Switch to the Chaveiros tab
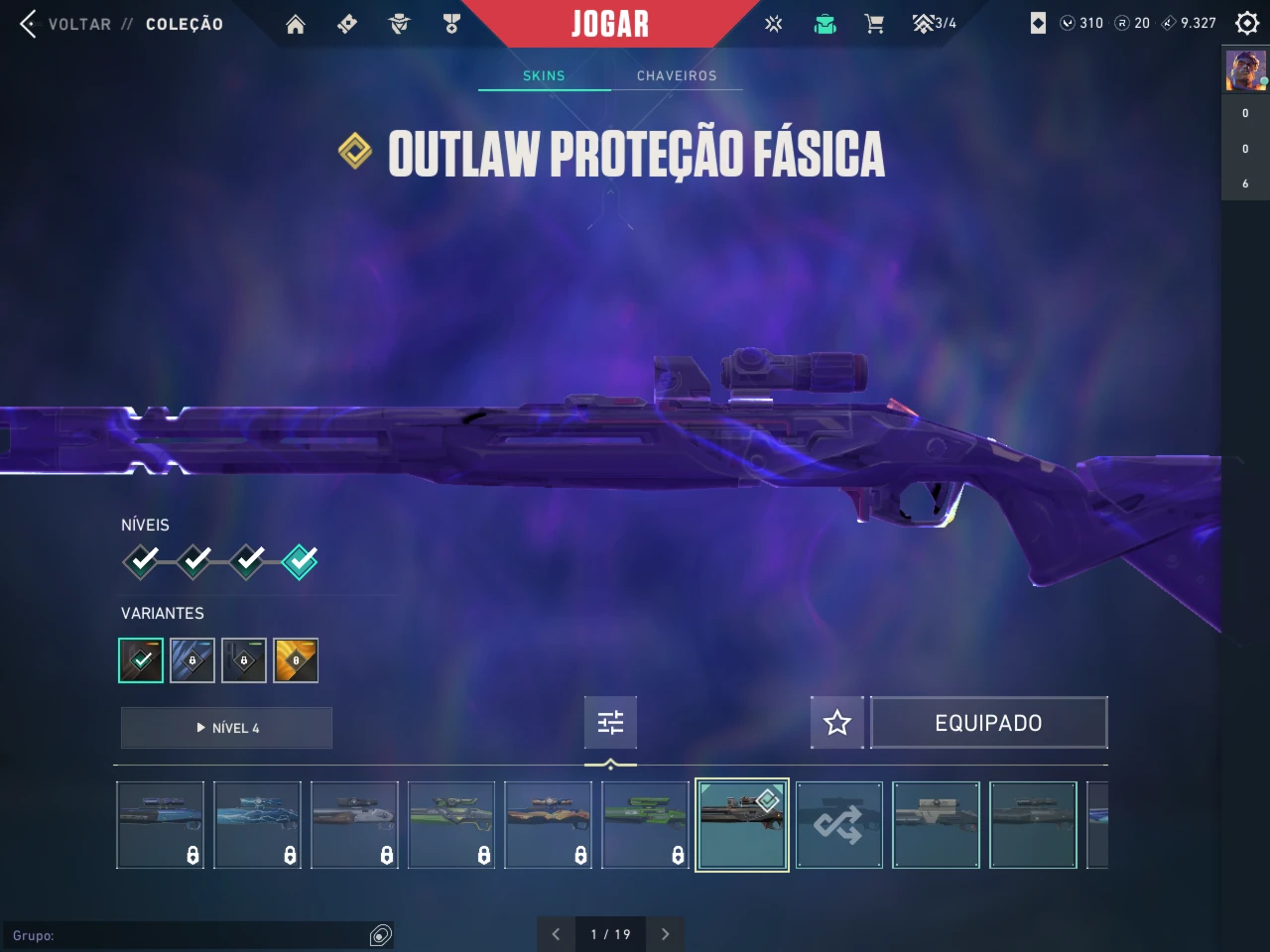Screen dimensions: 1270x952 click(677, 75)
